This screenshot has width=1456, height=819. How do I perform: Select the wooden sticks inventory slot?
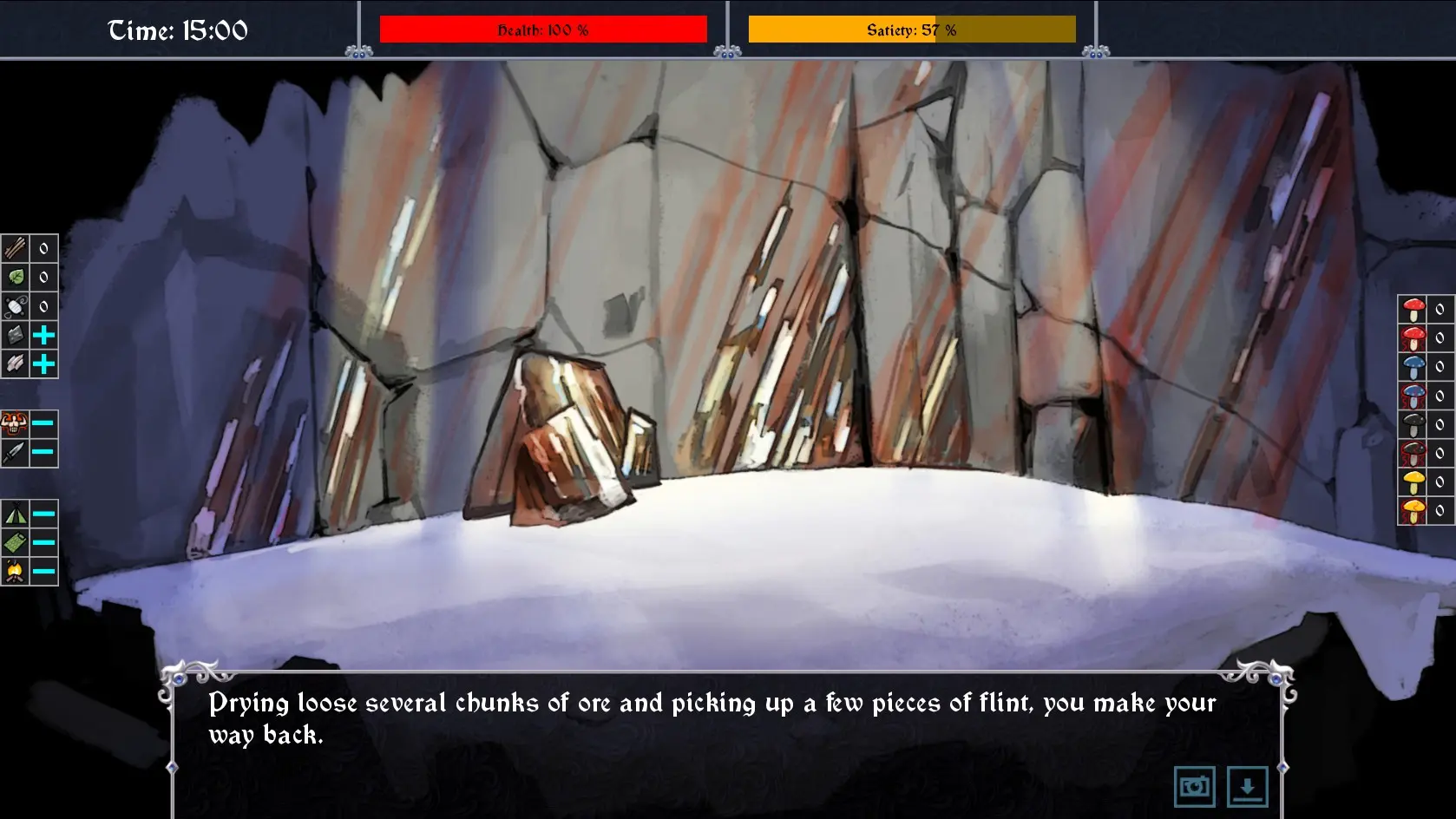(x=16, y=249)
